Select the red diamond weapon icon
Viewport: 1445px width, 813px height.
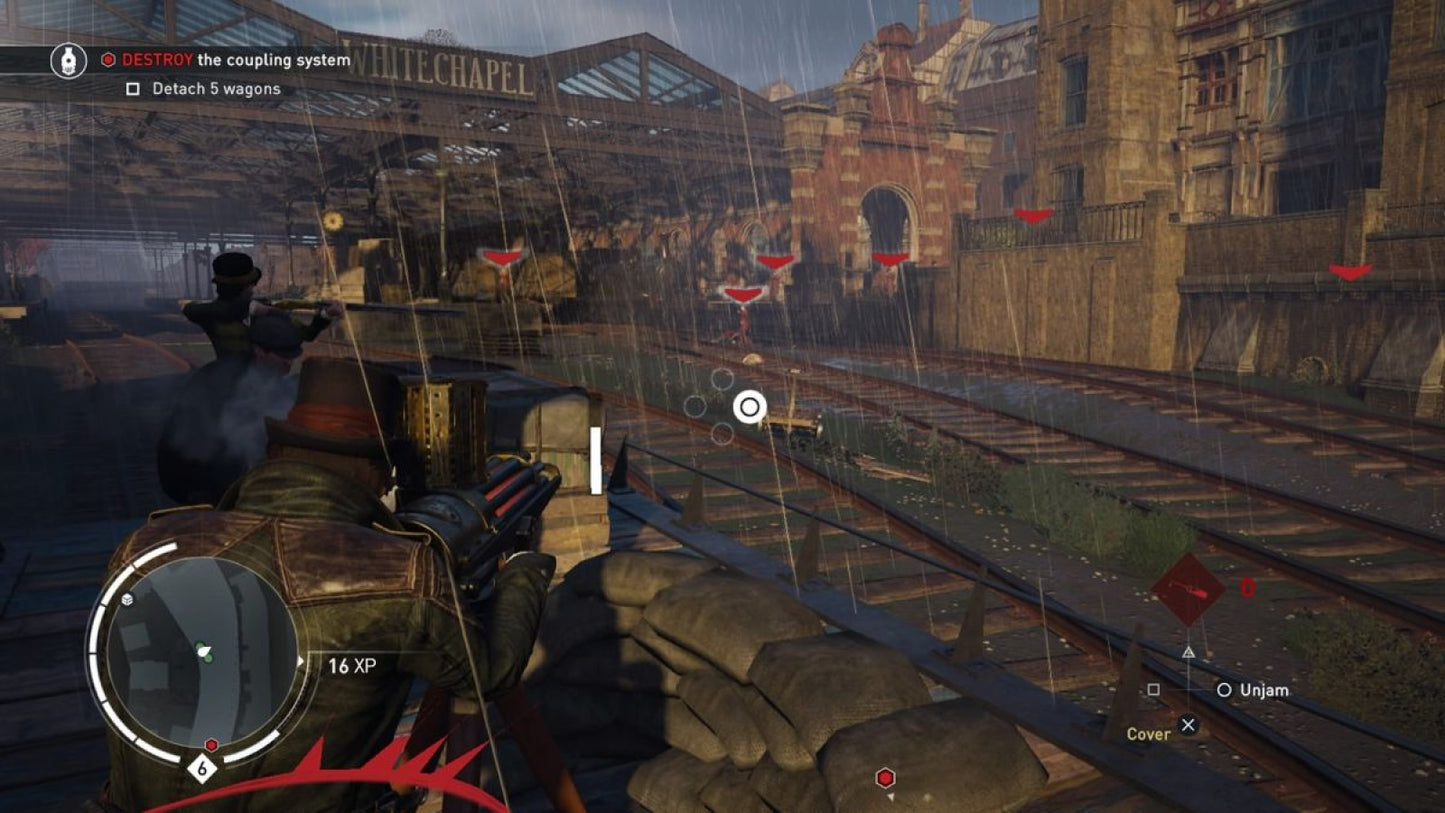(x=1188, y=590)
